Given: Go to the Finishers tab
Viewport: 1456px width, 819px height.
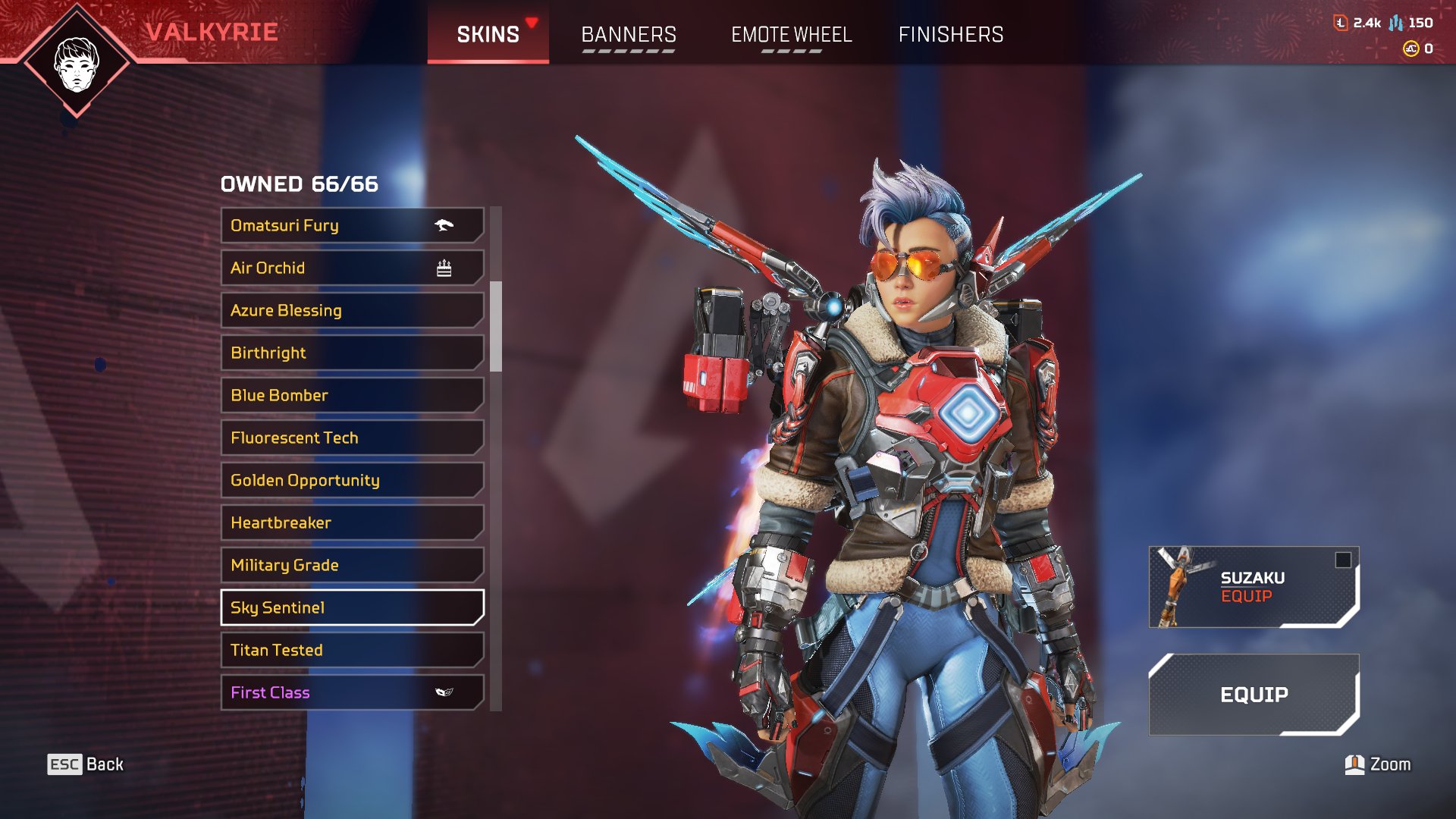Looking at the screenshot, I should [x=950, y=35].
